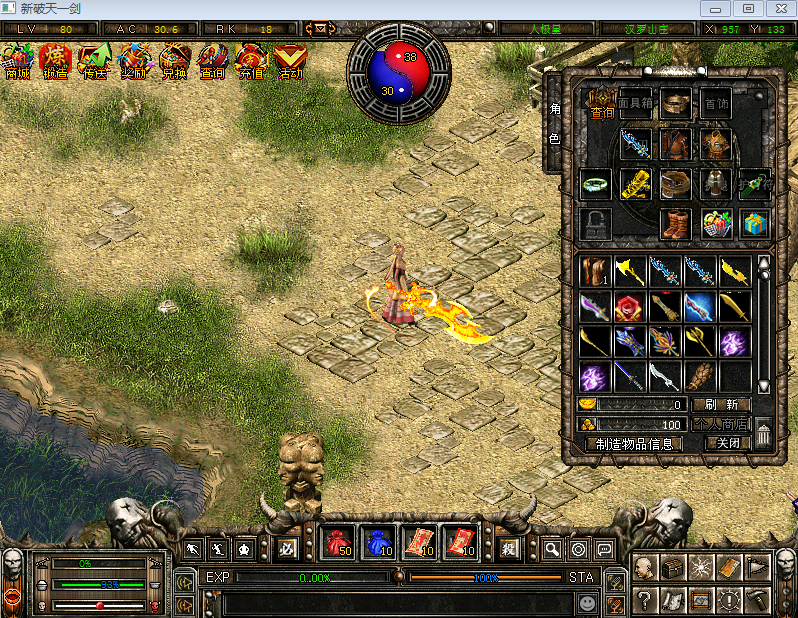Open the 兑换 exchange icon

pyautogui.click(x=173, y=61)
